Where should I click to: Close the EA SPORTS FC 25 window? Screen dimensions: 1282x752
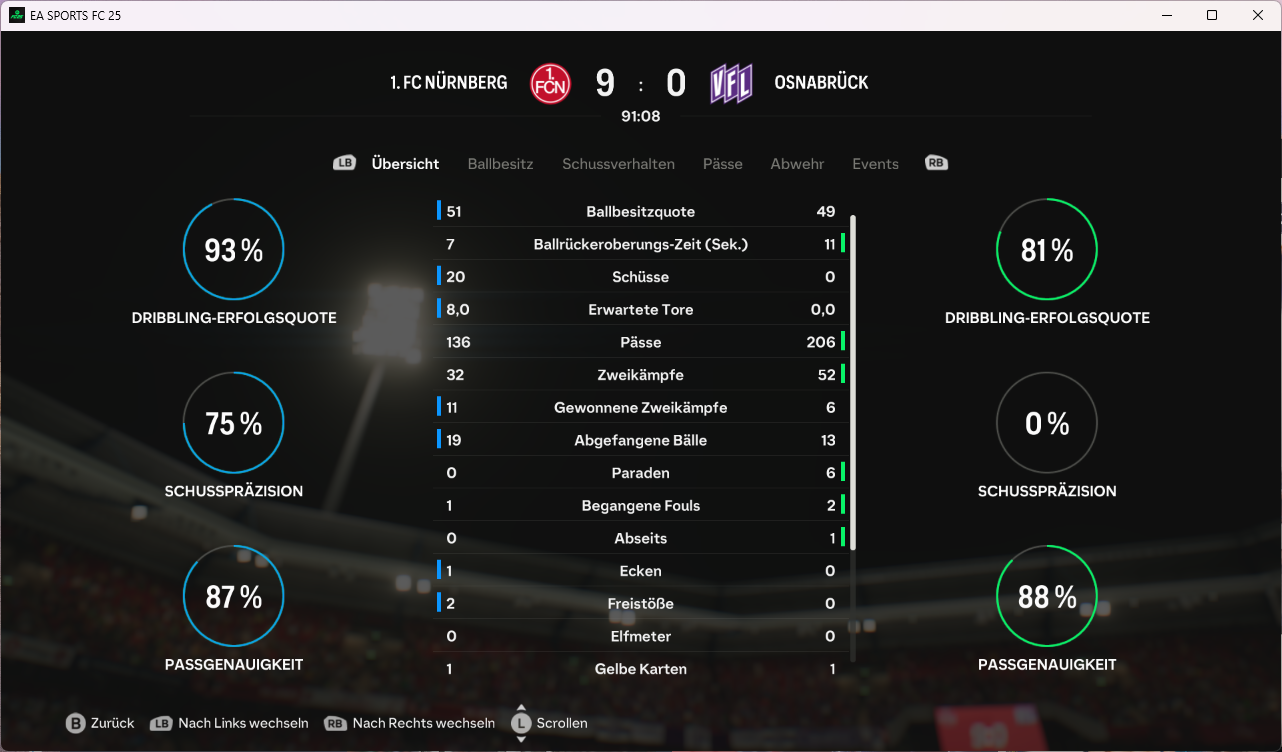coord(1258,15)
